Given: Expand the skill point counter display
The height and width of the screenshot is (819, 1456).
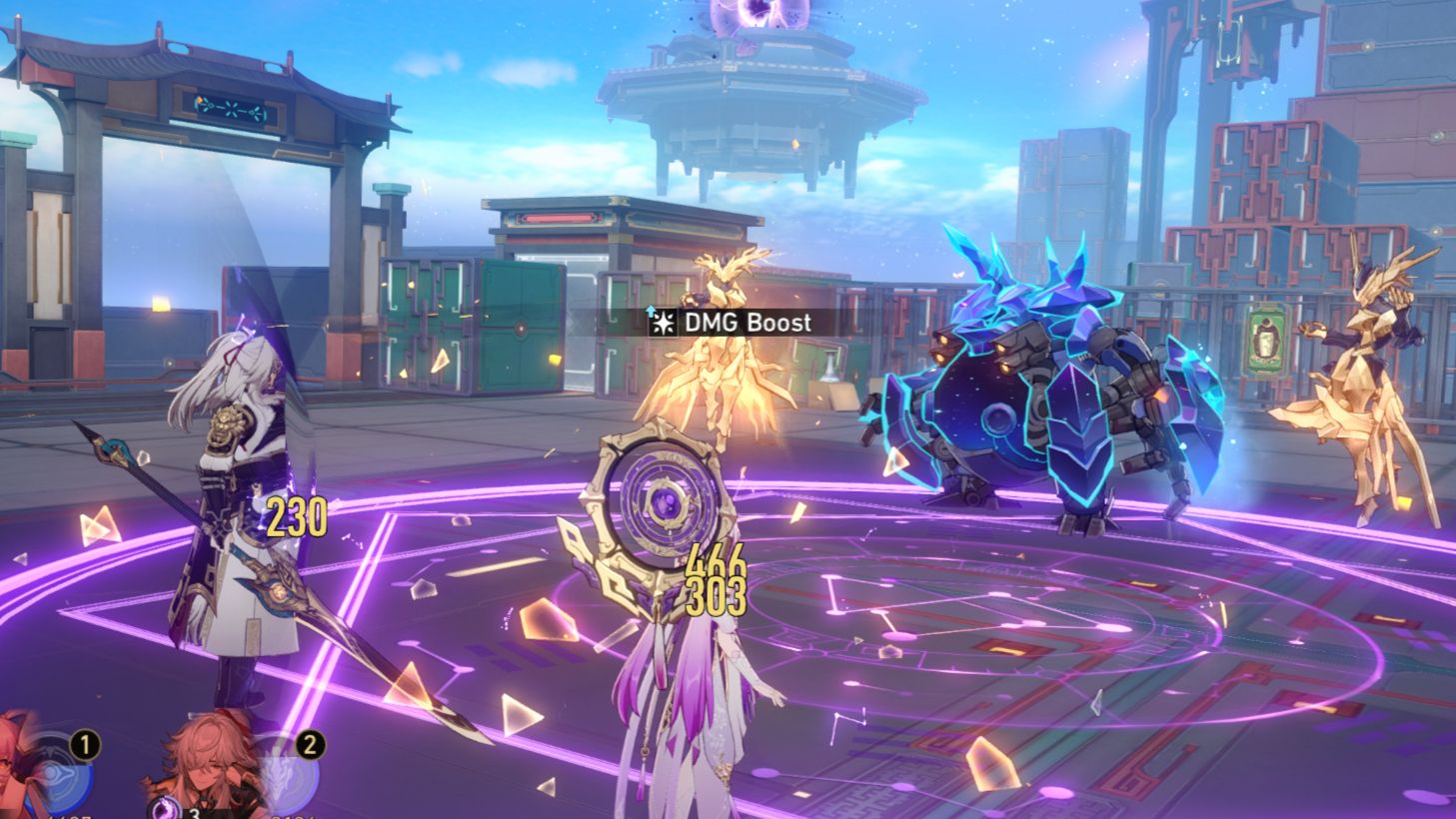Looking at the screenshot, I should (x=175, y=811).
